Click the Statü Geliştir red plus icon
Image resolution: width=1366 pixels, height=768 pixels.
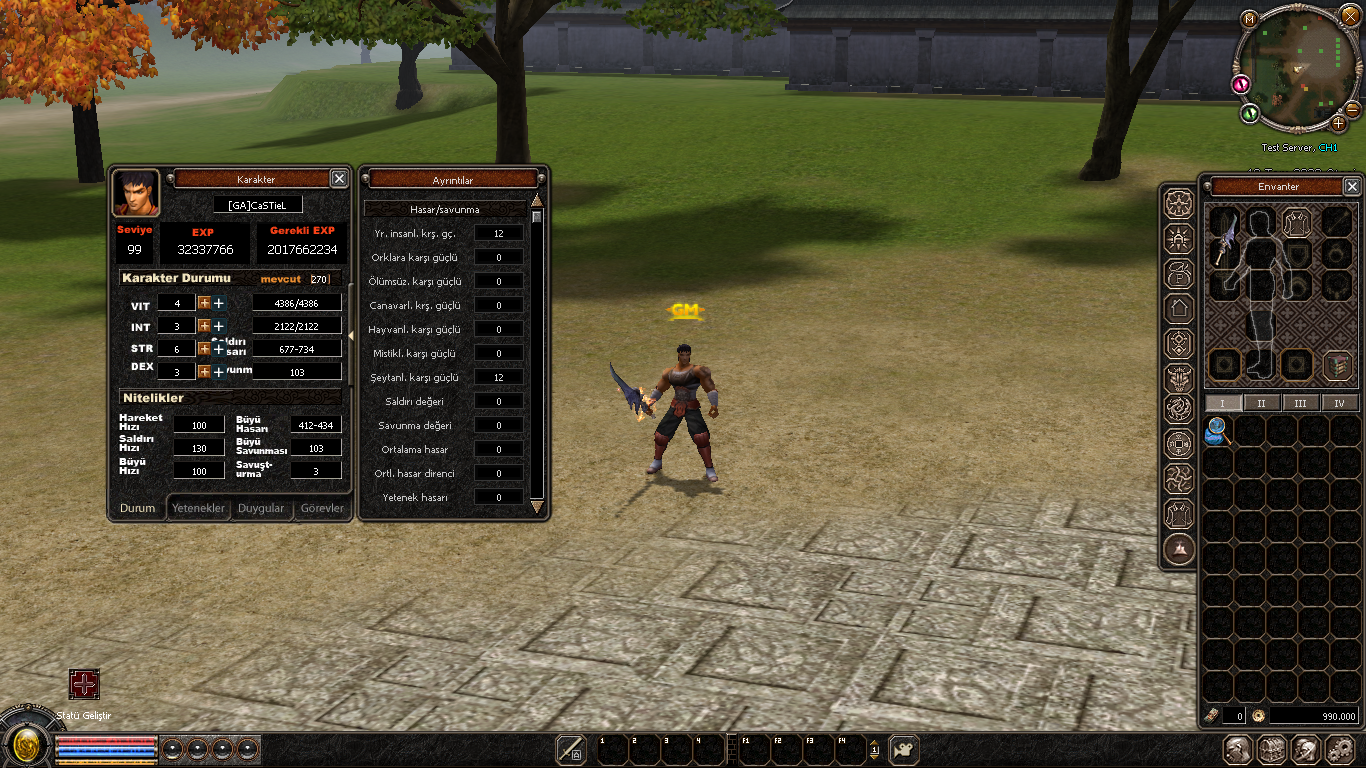pos(84,684)
